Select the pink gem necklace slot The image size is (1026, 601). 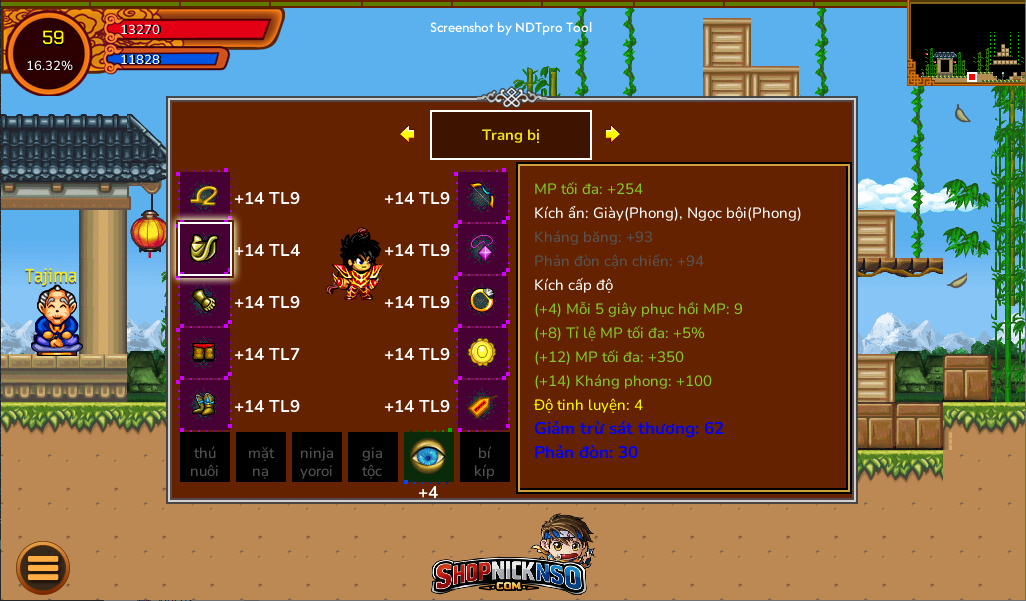click(x=483, y=250)
